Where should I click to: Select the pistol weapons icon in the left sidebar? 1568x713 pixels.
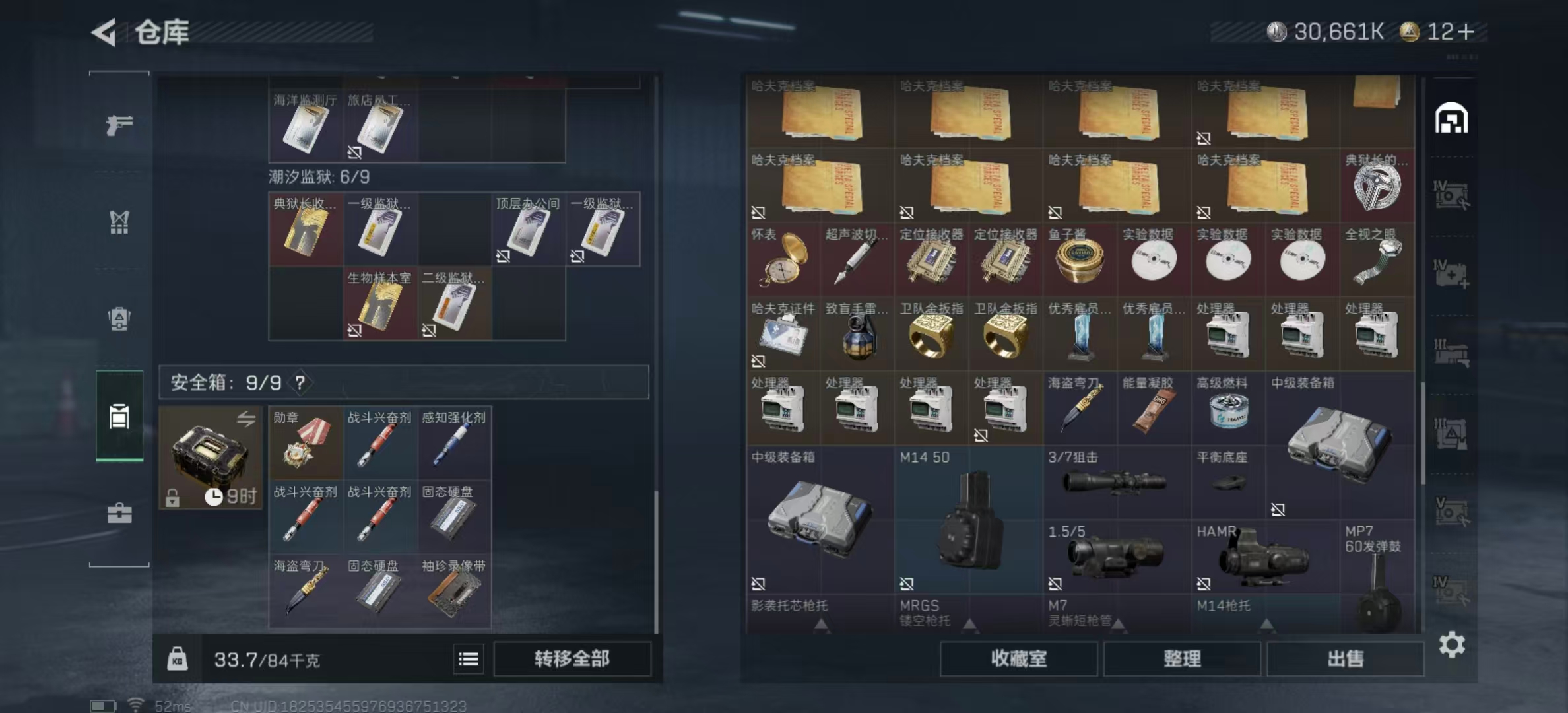point(119,125)
